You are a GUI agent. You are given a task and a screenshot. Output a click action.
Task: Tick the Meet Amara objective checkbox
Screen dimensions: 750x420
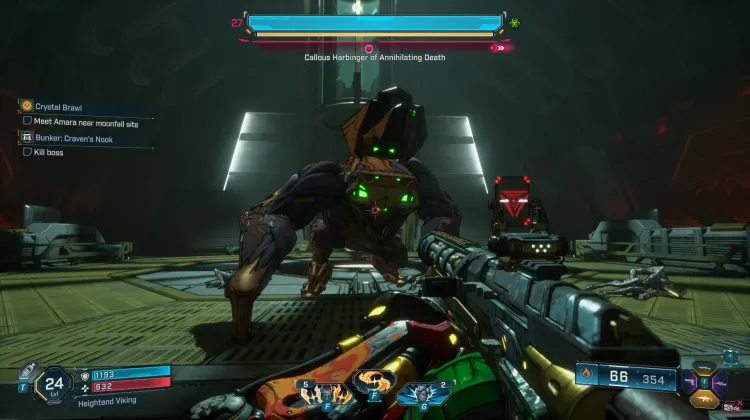pyautogui.click(x=27, y=121)
